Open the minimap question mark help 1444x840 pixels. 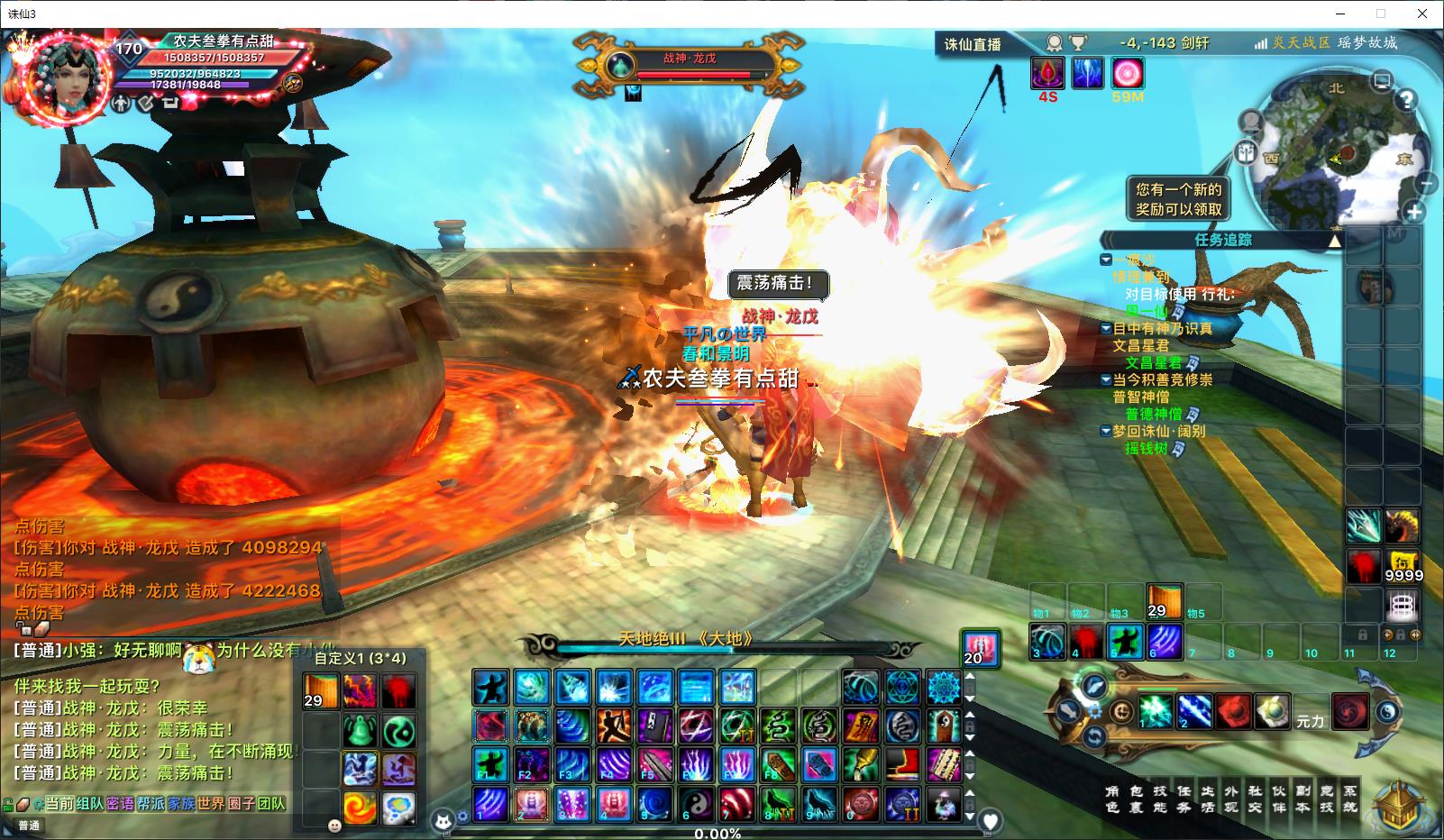1406,101
